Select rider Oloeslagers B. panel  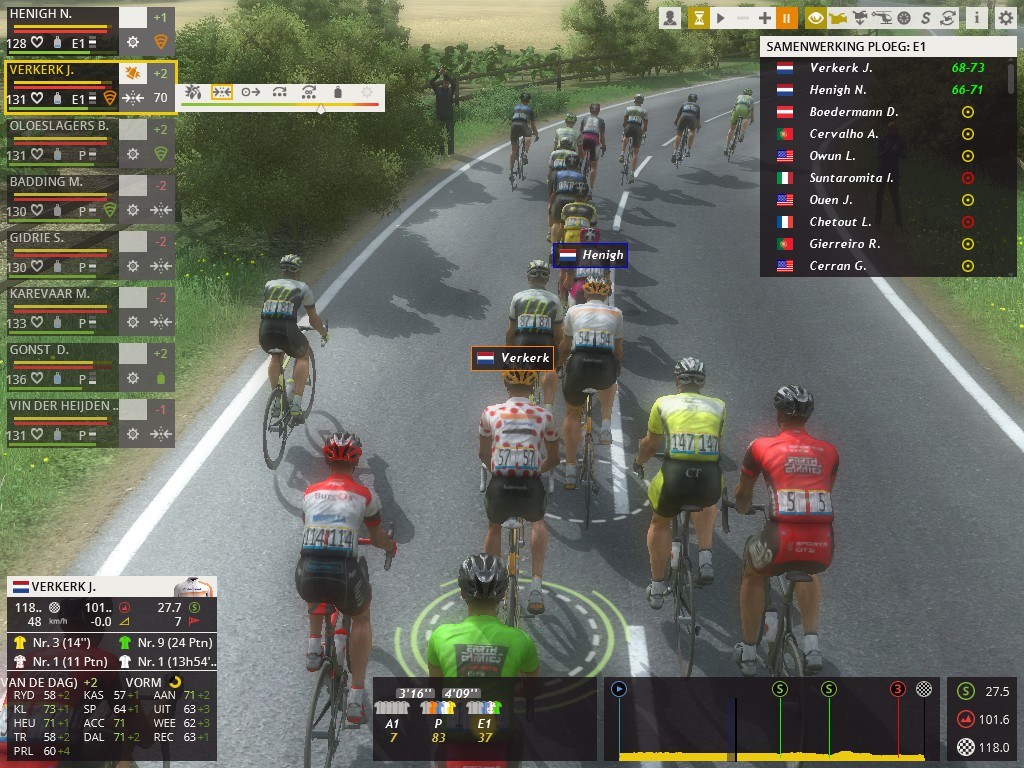[x=60, y=140]
